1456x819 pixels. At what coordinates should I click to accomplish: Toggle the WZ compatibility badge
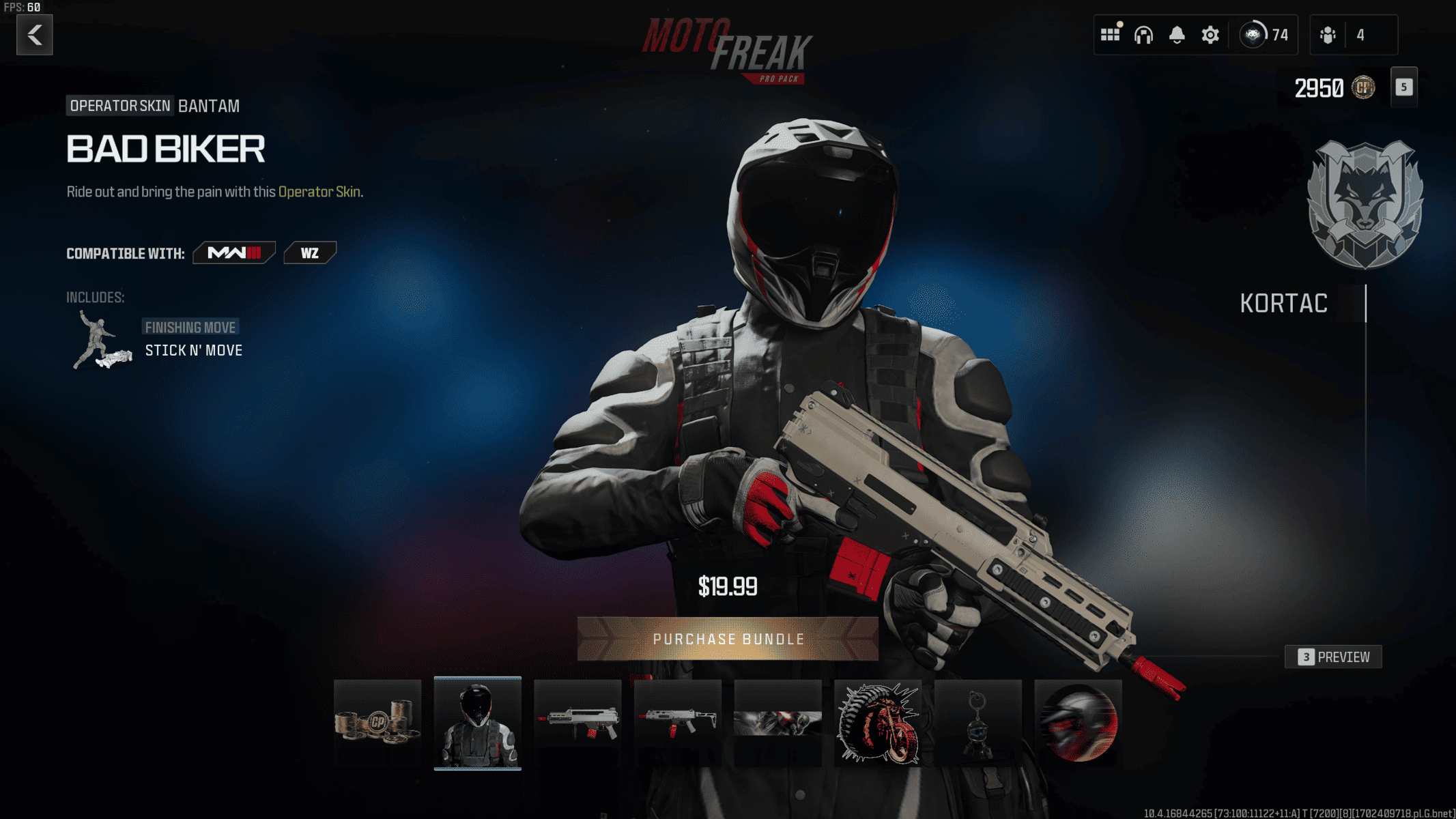(x=310, y=253)
